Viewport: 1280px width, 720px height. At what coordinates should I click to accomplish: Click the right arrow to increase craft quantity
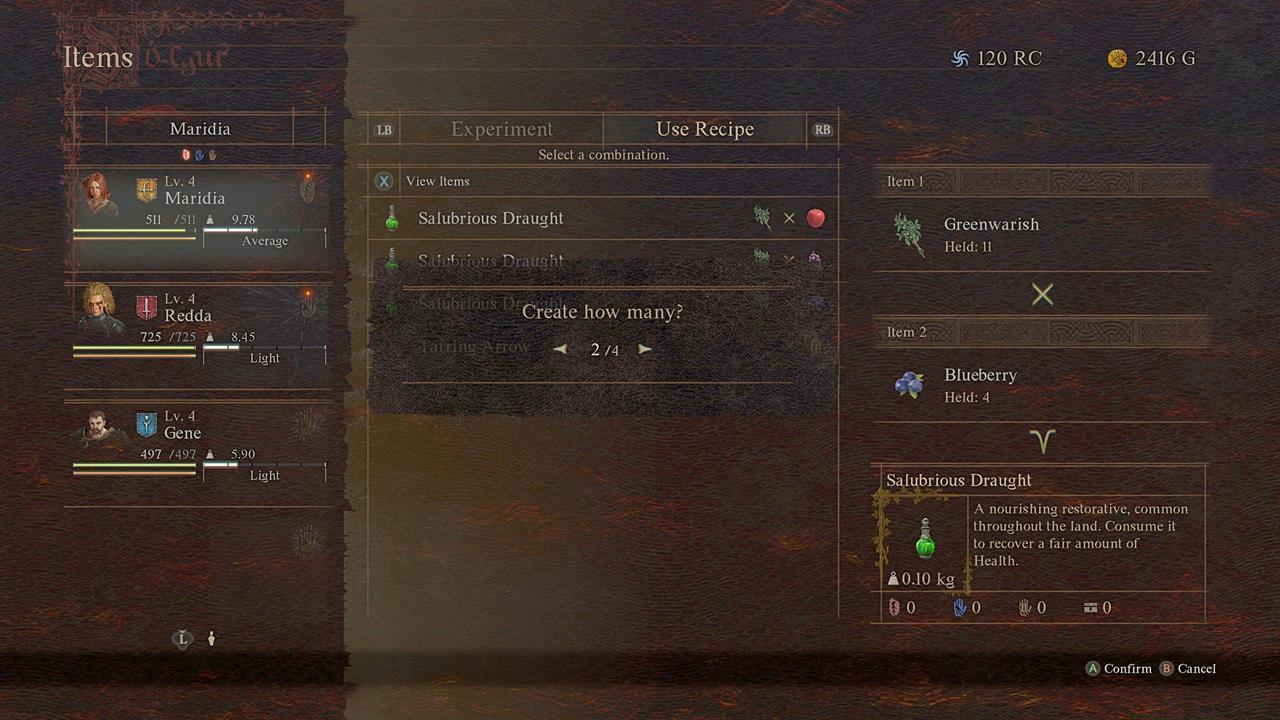(x=645, y=349)
